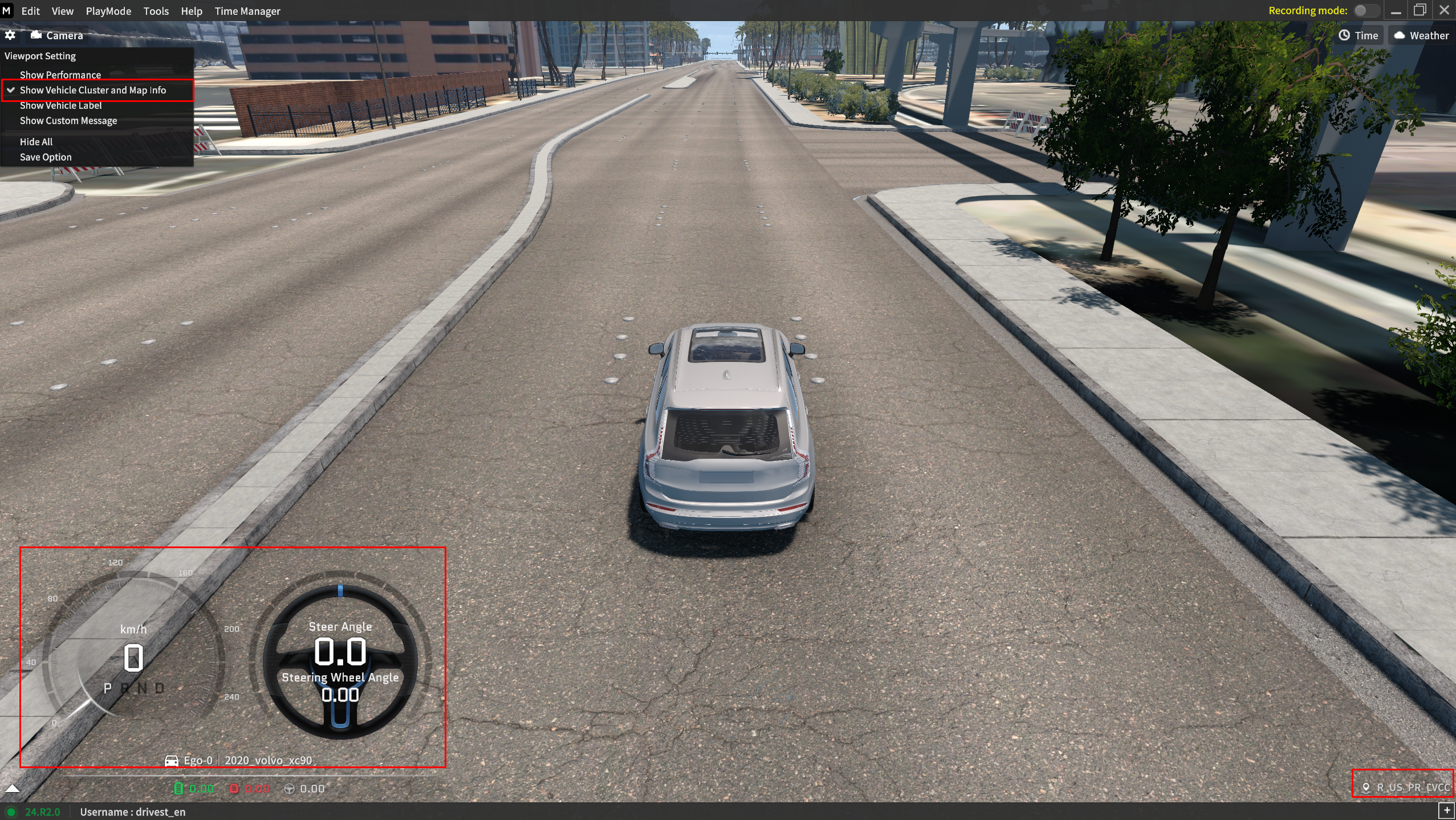Open the Camera options
Screen dimensions: 1456x820
click(x=57, y=35)
